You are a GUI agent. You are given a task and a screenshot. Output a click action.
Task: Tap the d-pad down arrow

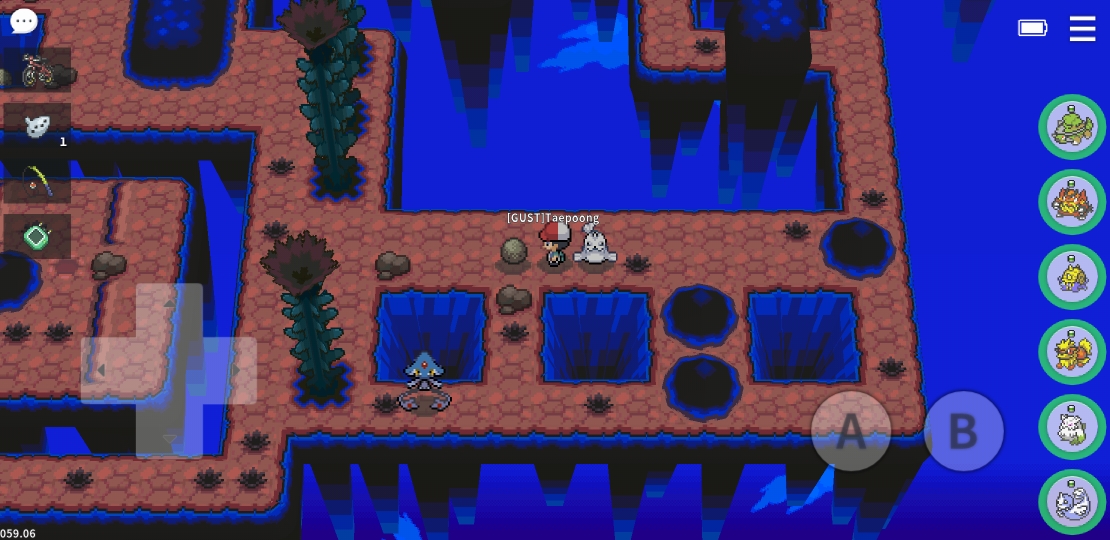[169, 437]
